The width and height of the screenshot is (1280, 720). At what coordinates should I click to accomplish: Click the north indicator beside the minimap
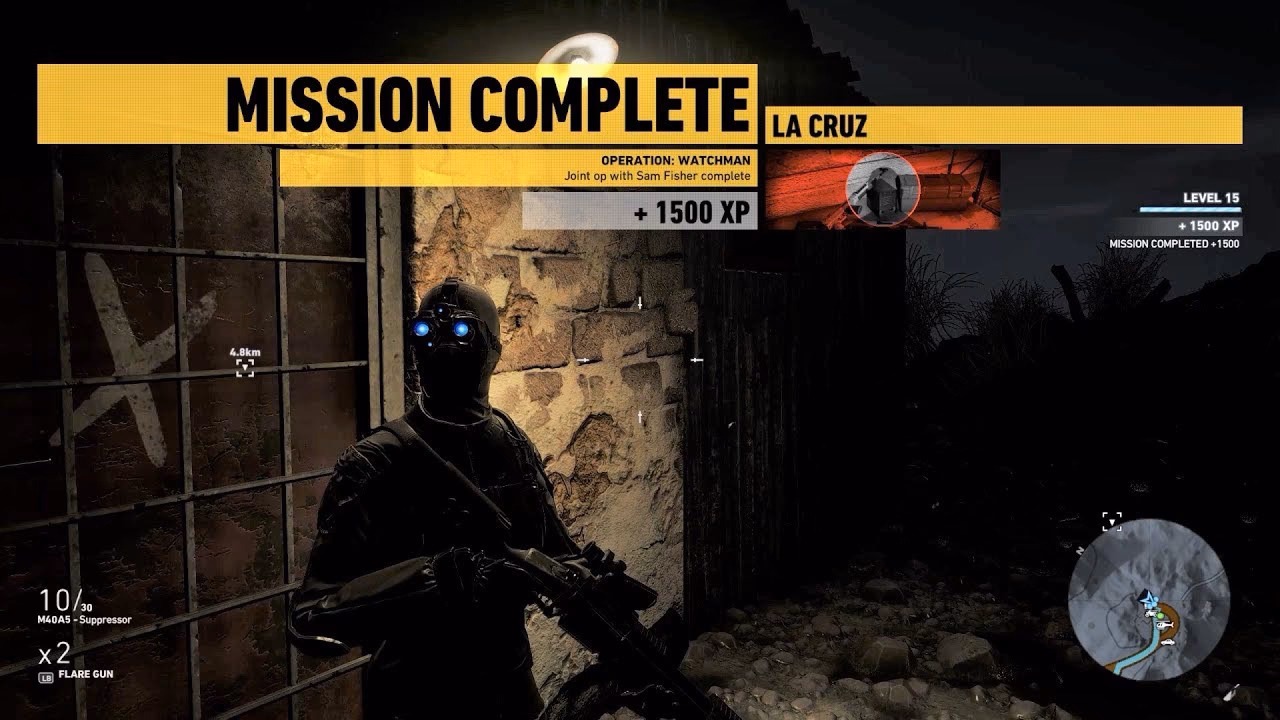coord(1079,550)
